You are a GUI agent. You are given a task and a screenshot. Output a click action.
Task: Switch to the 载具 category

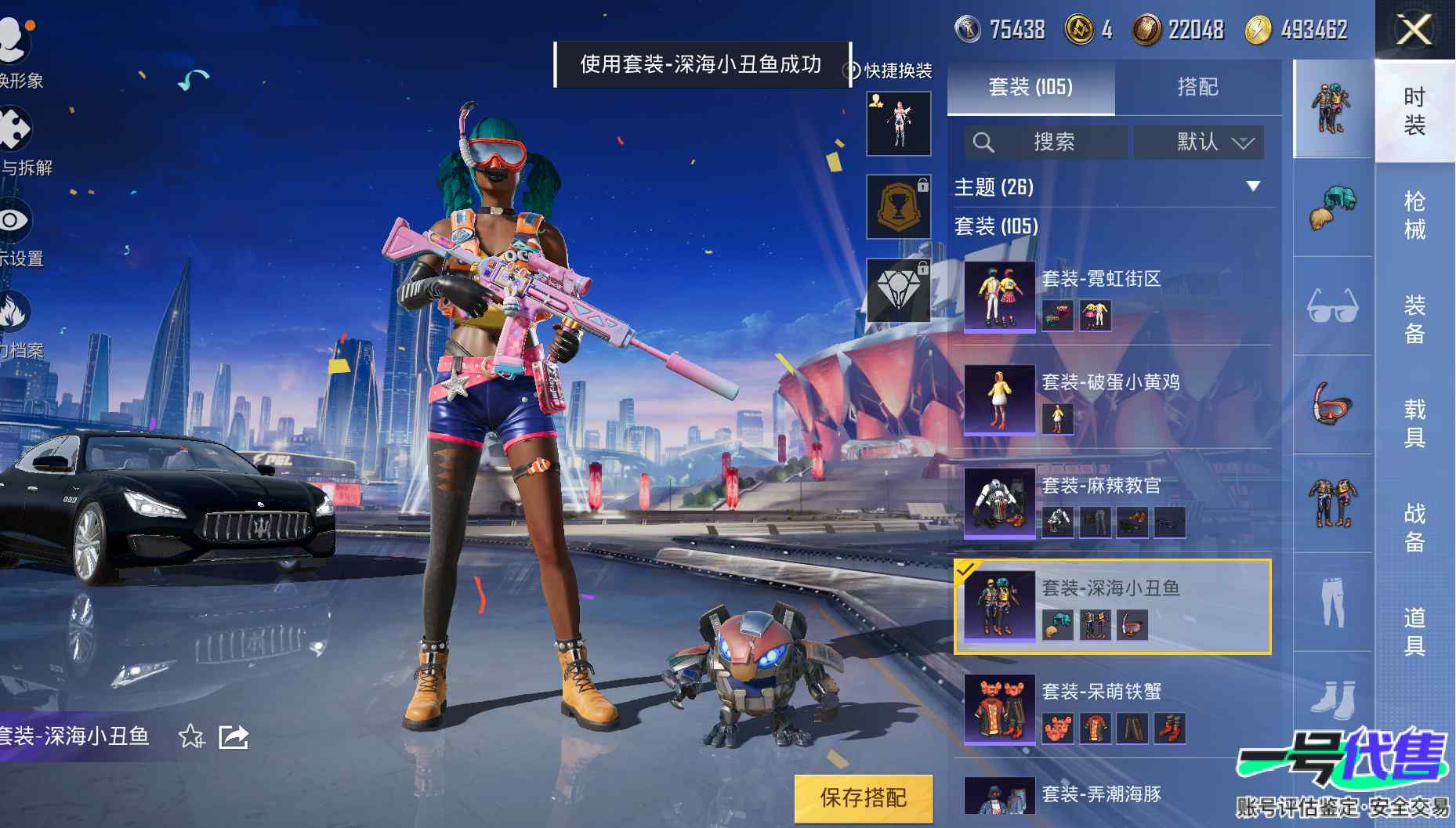point(1414,423)
